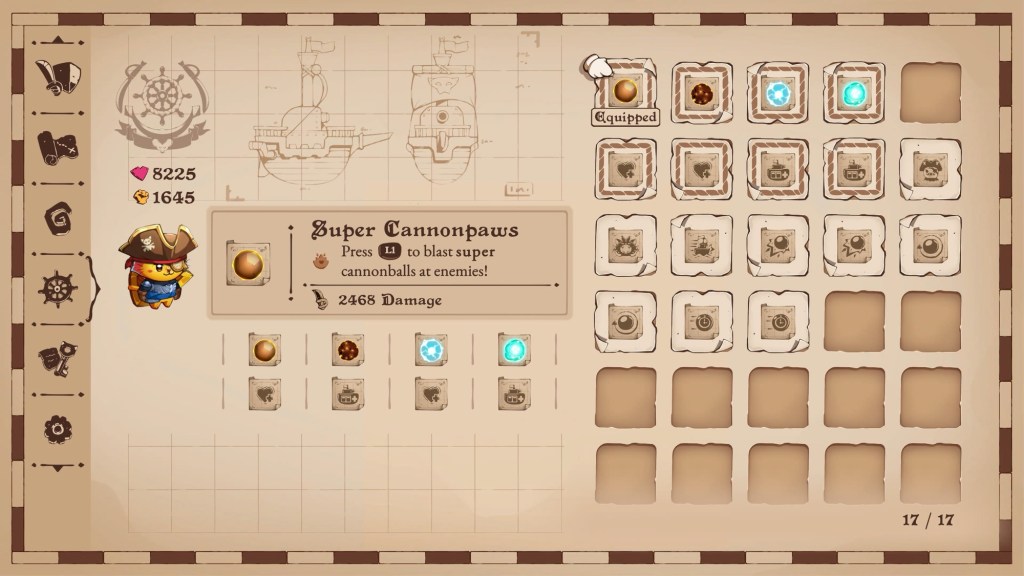Pick the rope-framed blue lightning orb blueprint

coord(777,93)
